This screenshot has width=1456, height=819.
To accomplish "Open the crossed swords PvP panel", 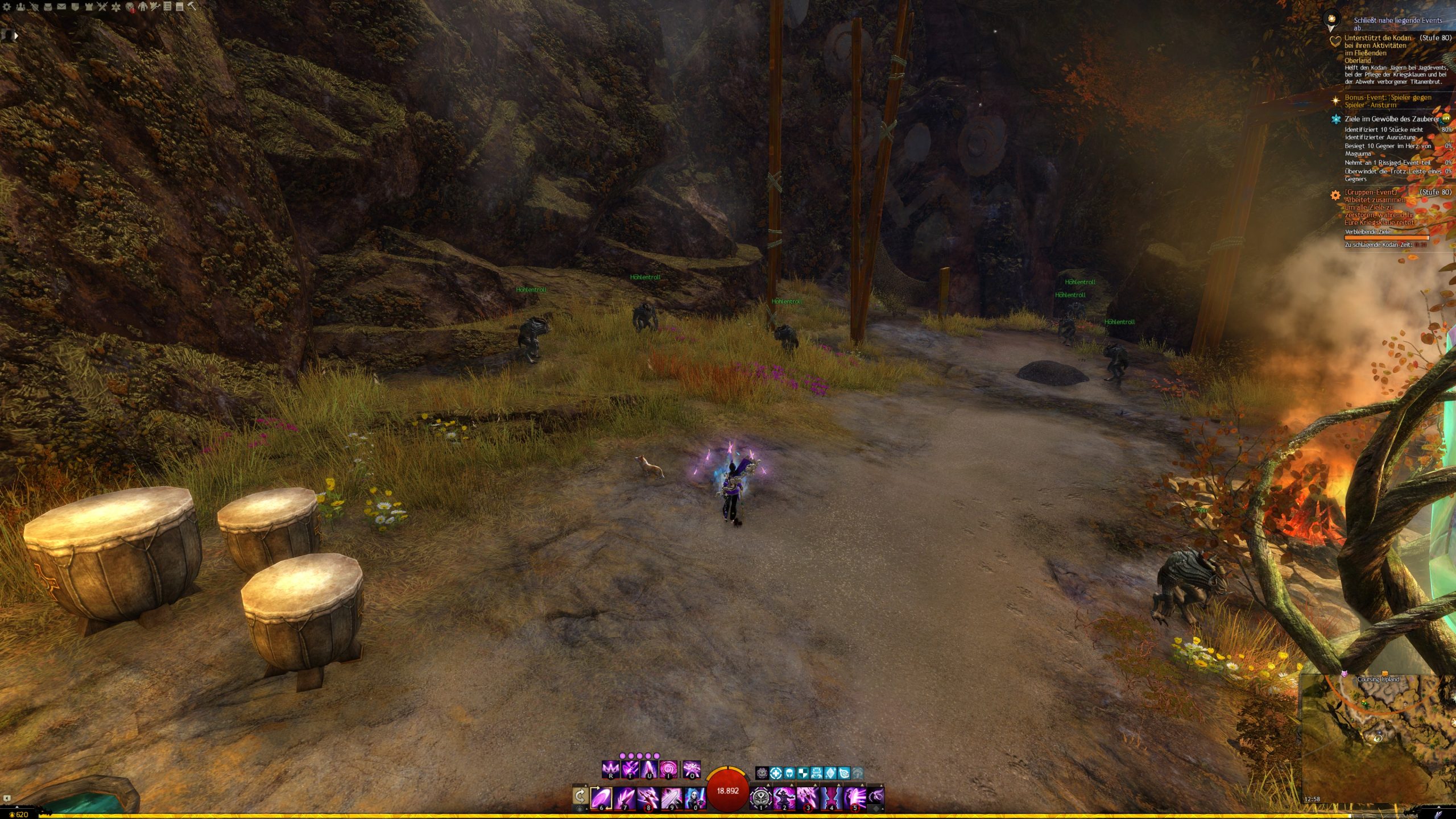I will coord(102,7).
